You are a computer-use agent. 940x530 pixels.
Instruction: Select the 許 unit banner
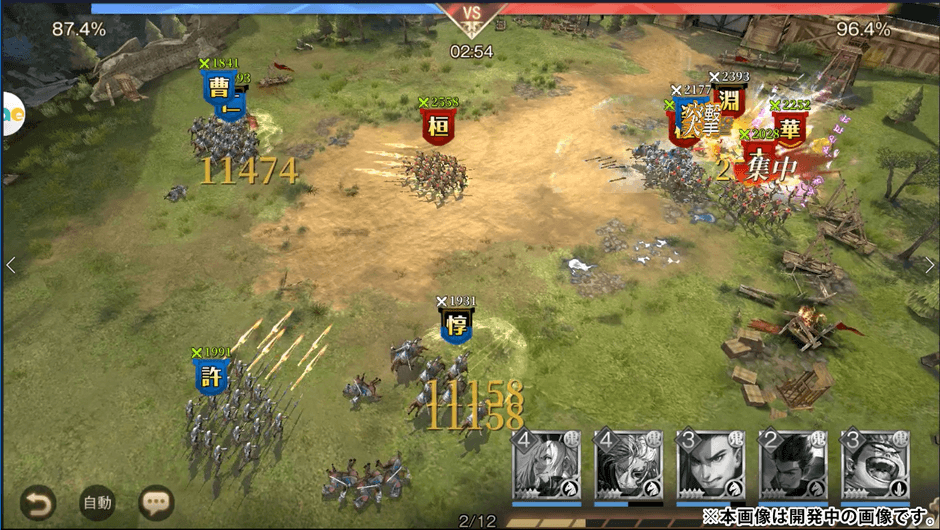[x=210, y=376]
